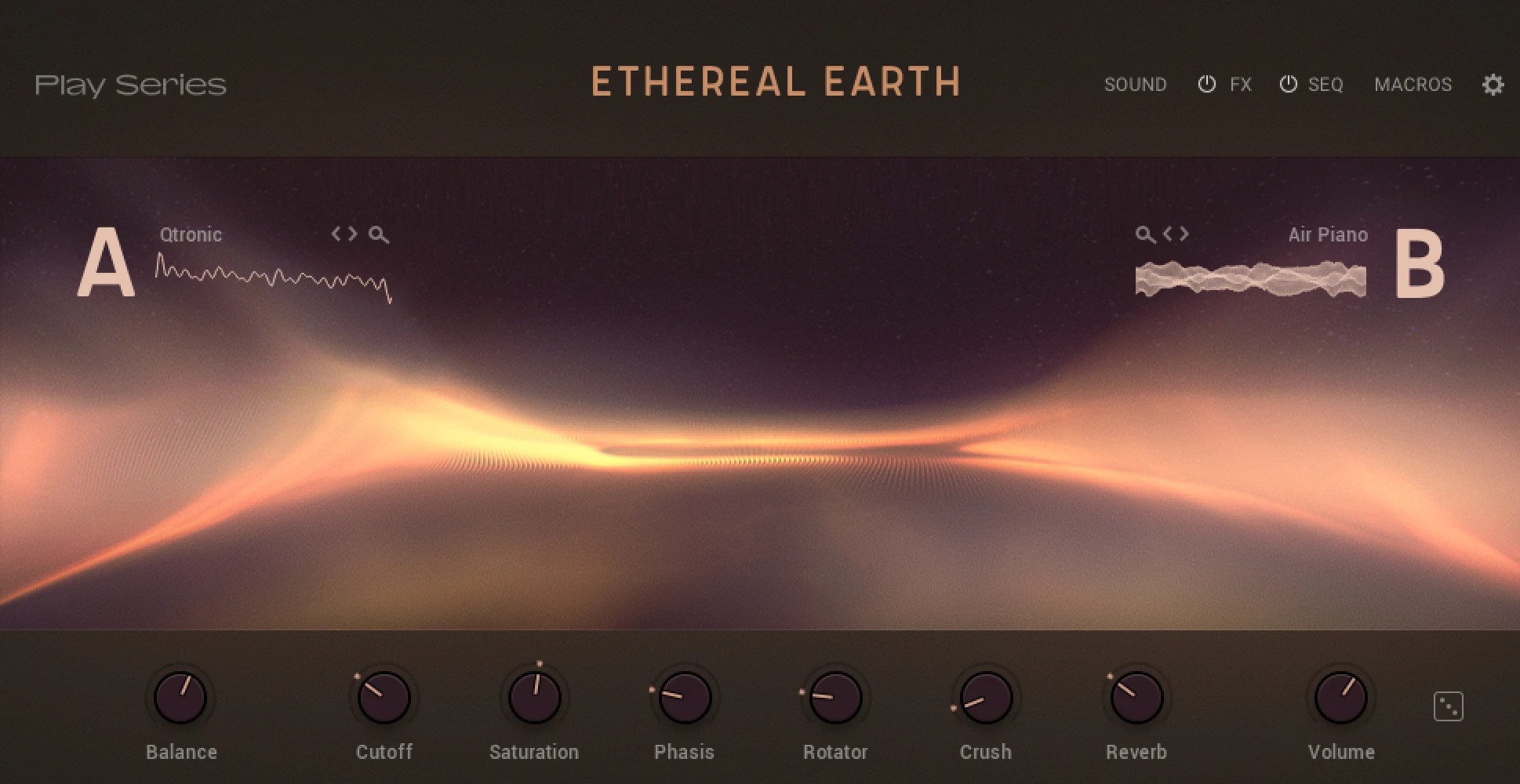Open the search browser for sound B Air Piano
This screenshot has height=784, width=1520.
(x=1144, y=234)
